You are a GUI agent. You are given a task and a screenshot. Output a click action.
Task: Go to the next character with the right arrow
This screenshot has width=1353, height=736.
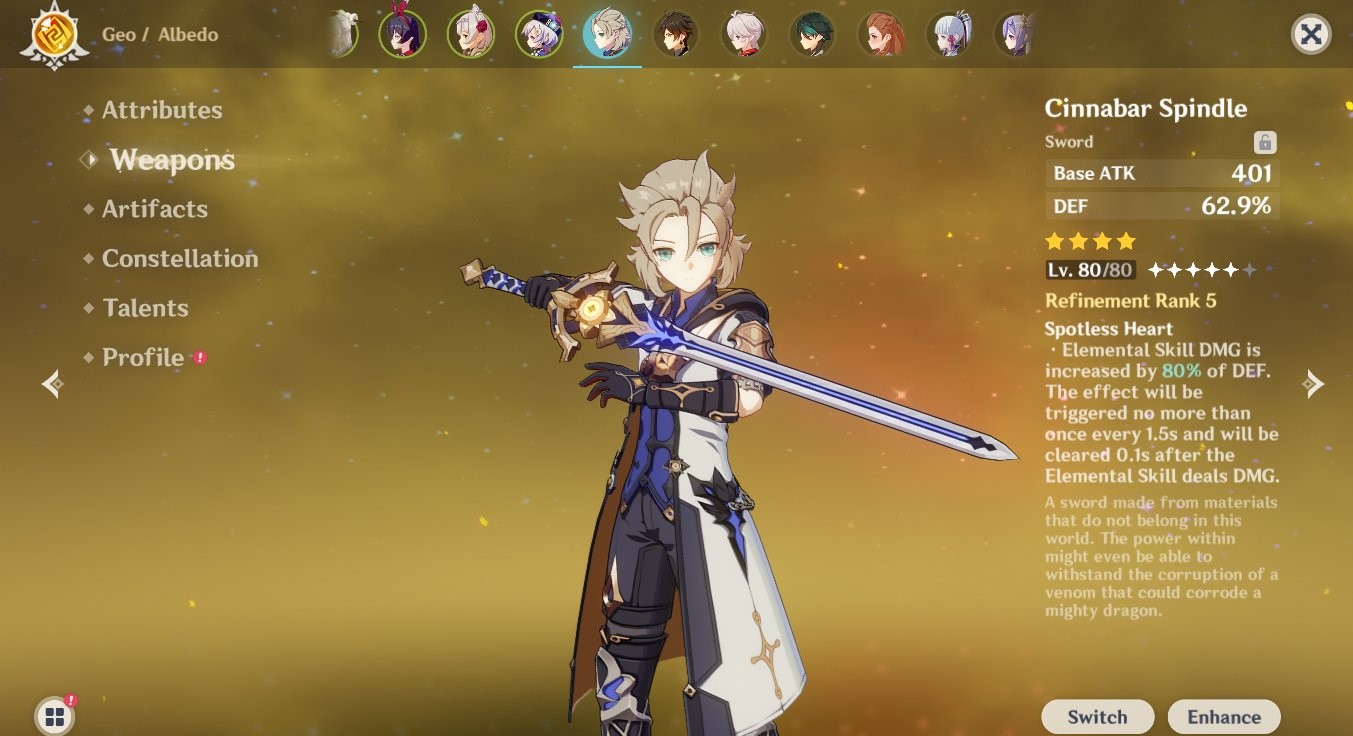[x=1314, y=384]
